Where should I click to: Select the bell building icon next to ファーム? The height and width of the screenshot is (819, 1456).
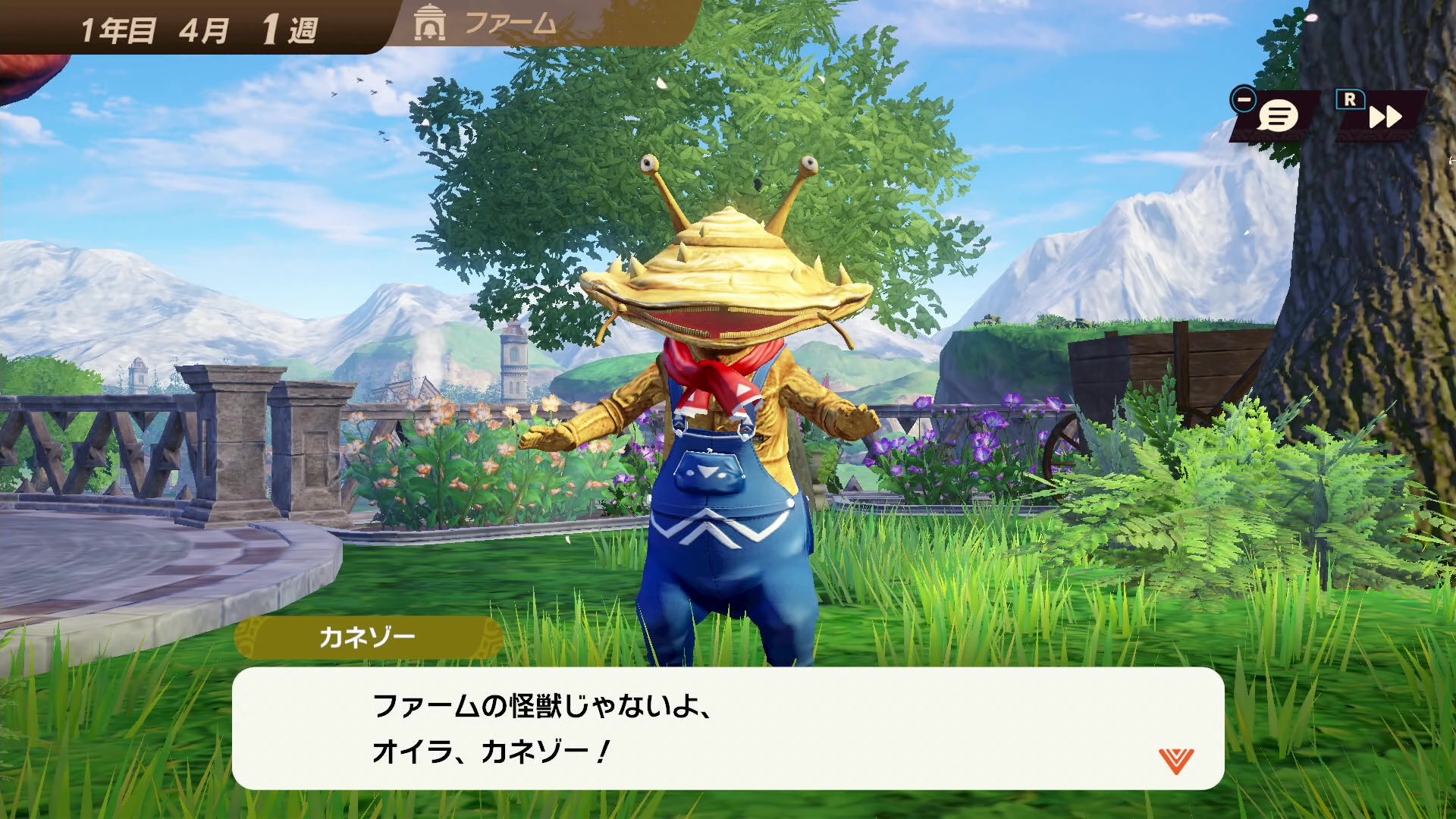(x=428, y=23)
